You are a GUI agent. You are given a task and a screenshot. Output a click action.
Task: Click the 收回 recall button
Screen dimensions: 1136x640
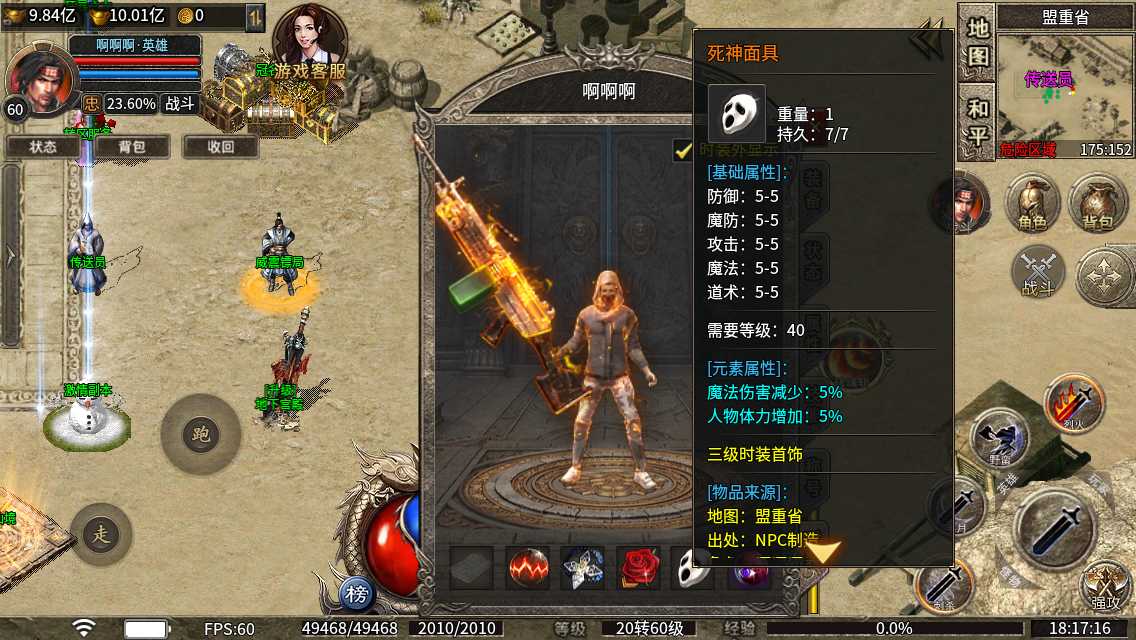point(220,146)
